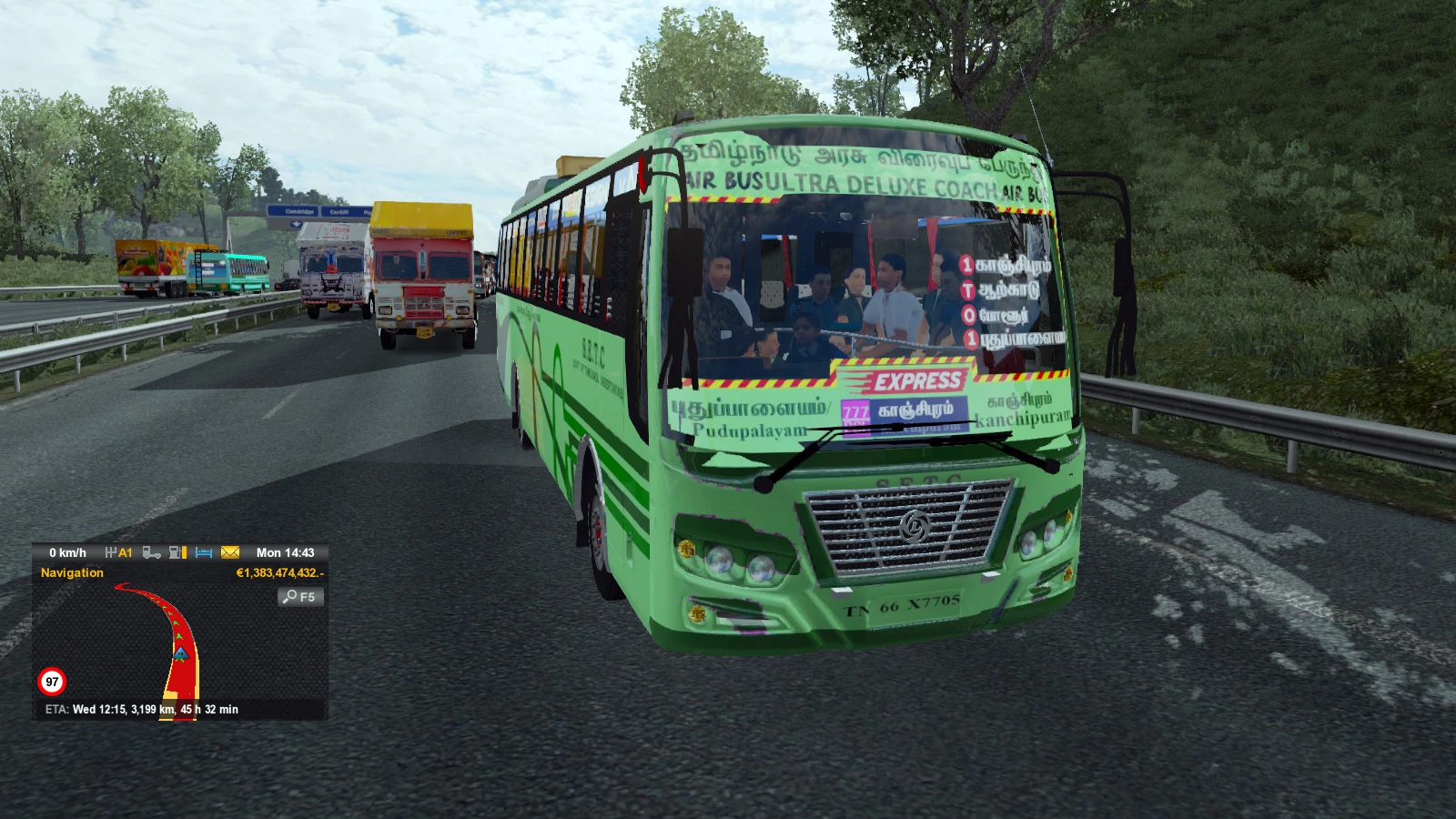Image resolution: width=1456 pixels, height=819 pixels.
Task: Click the fuel pump icon in route advisor
Action: tap(174, 552)
